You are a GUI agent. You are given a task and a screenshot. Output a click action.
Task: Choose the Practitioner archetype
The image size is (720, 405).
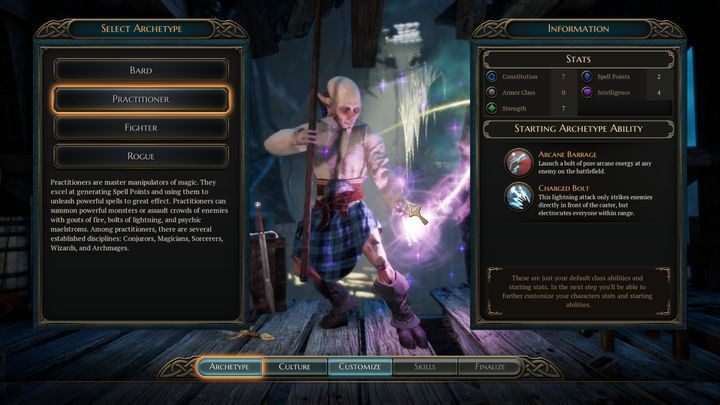pyautogui.click(x=141, y=99)
